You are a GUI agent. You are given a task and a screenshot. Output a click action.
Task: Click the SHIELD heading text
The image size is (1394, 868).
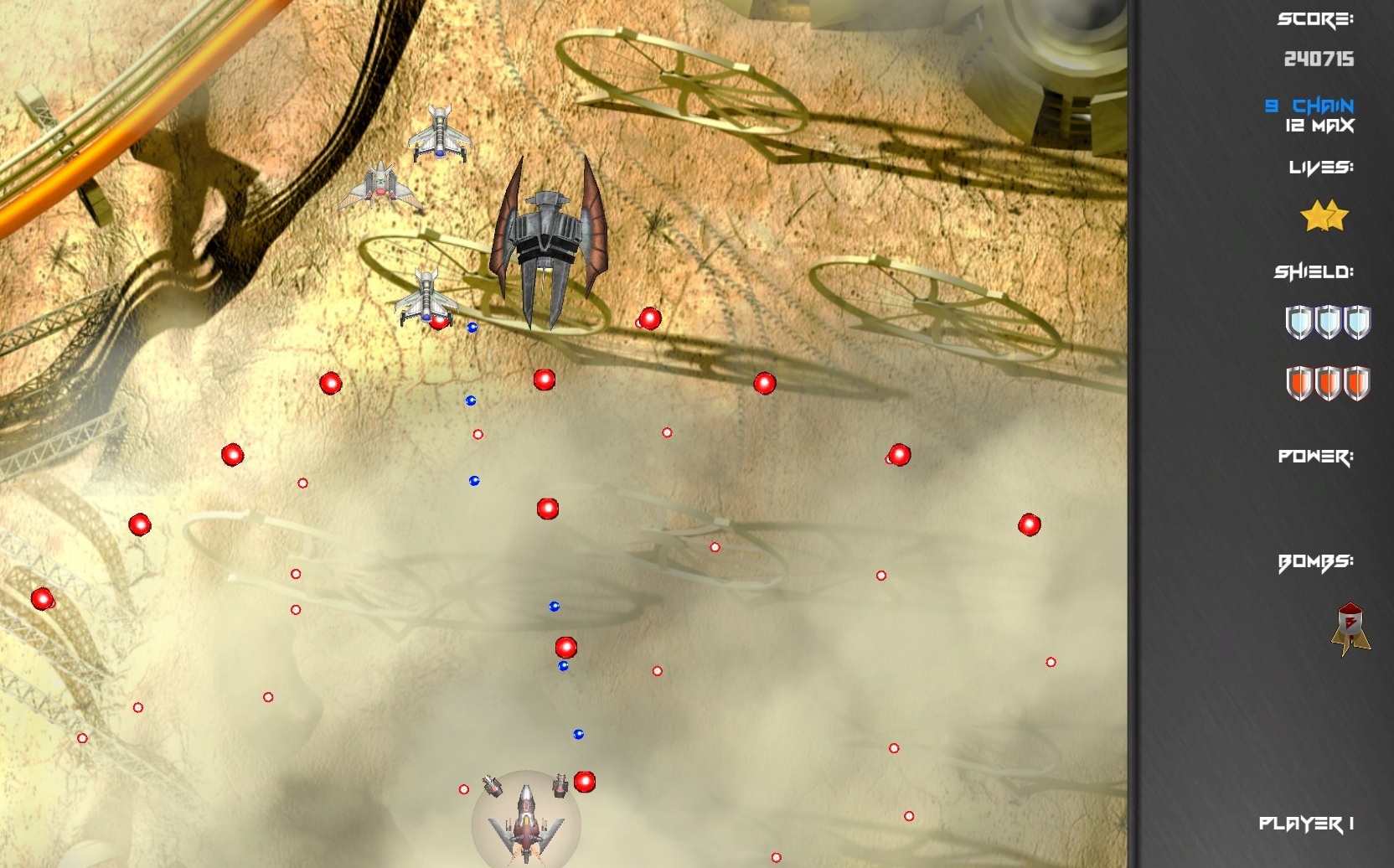[x=1315, y=271]
